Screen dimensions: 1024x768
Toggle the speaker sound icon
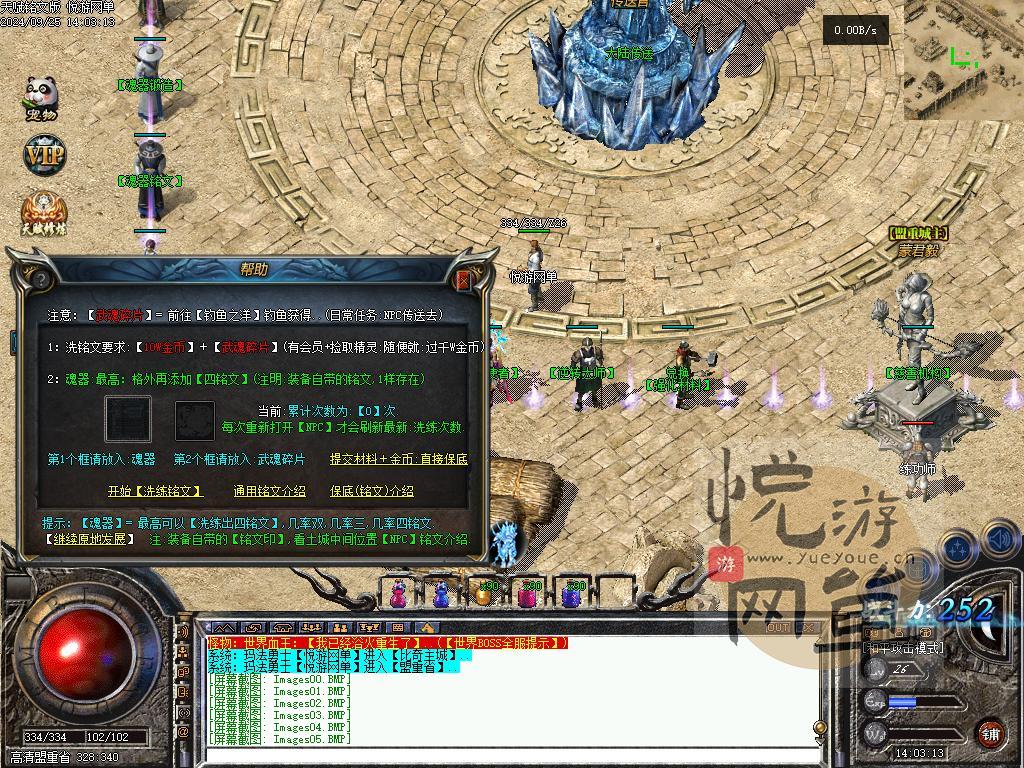[x=1000, y=541]
